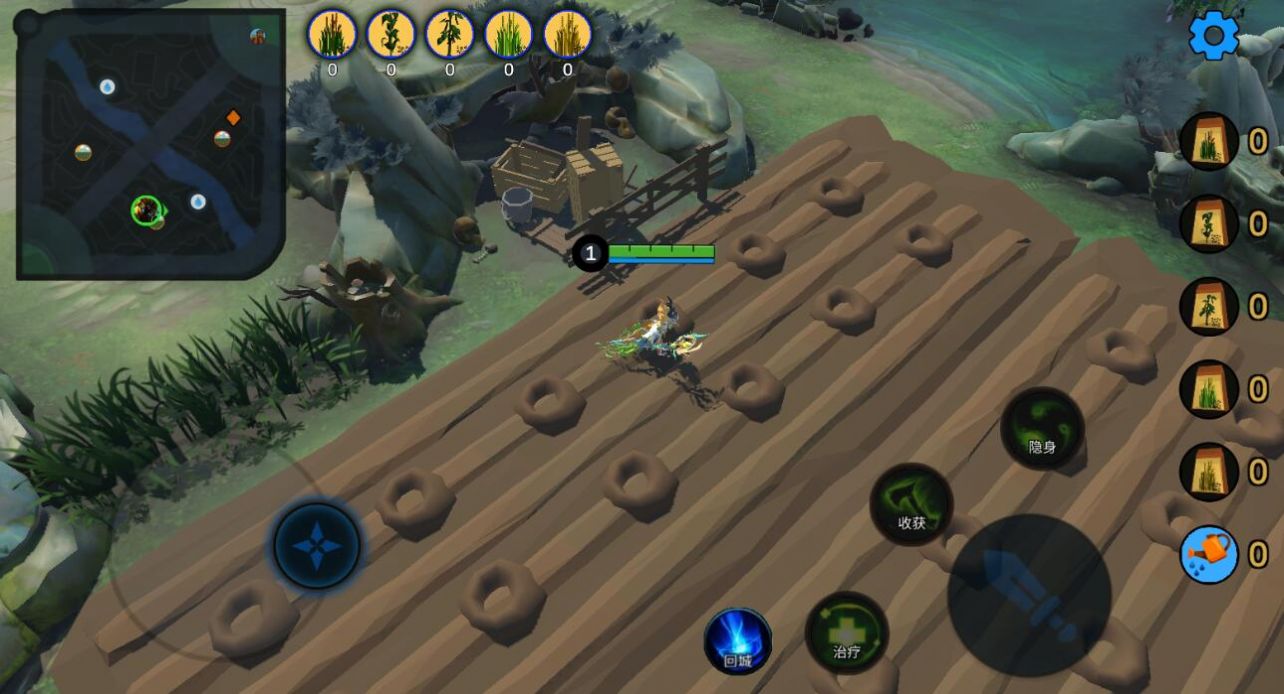
Task: Activate the 隐身 stealth skill
Action: click(1042, 429)
